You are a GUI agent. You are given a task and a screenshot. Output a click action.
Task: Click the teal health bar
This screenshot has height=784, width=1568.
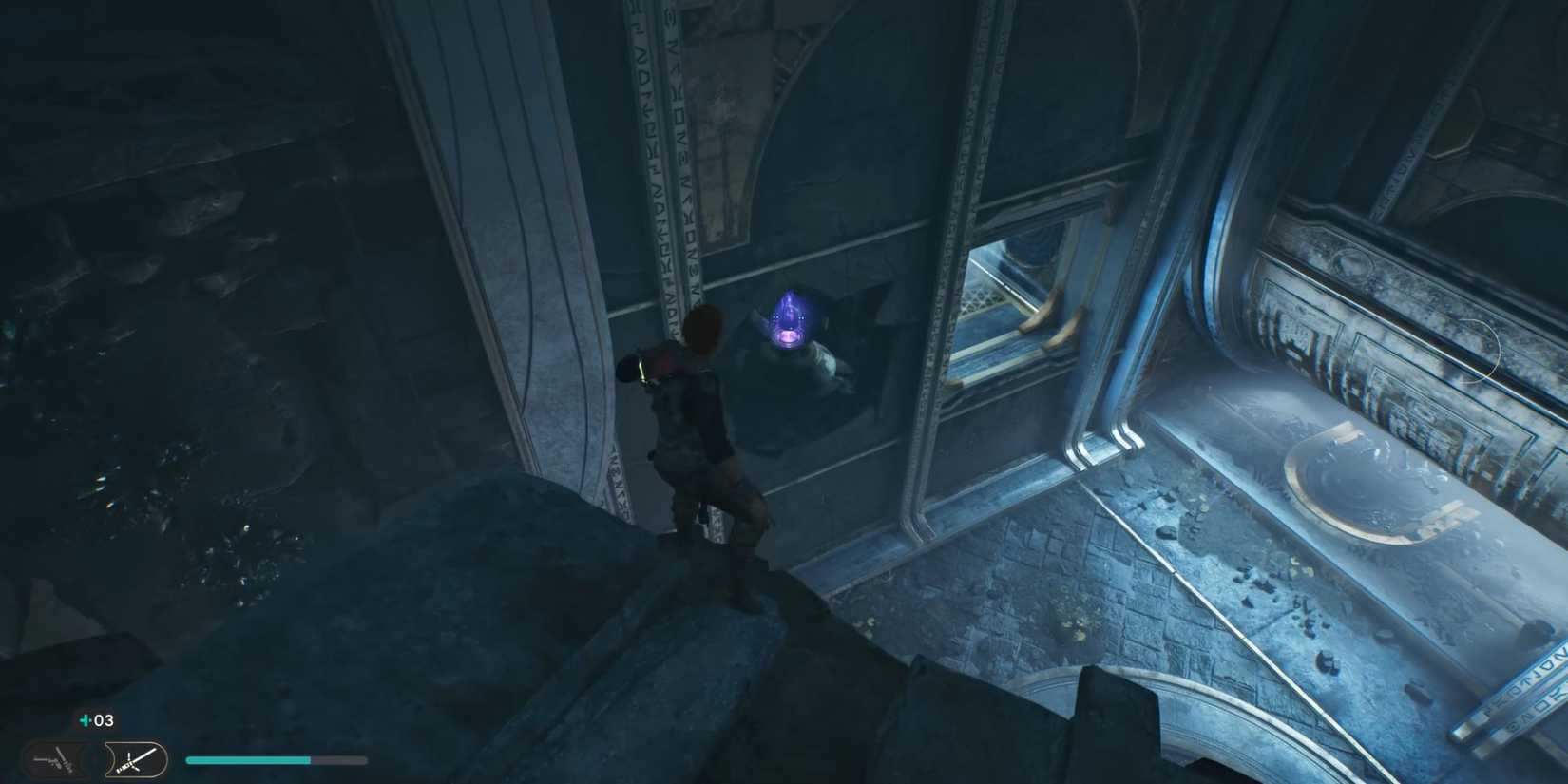click(x=247, y=760)
